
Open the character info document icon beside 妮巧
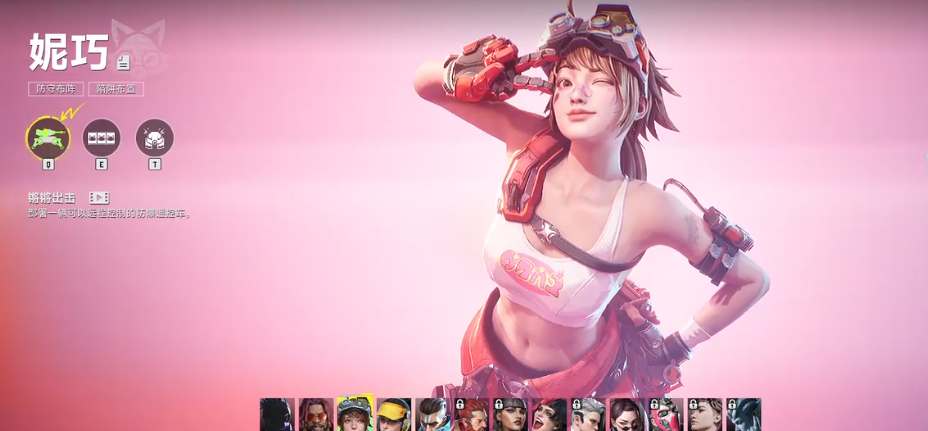[x=123, y=63]
